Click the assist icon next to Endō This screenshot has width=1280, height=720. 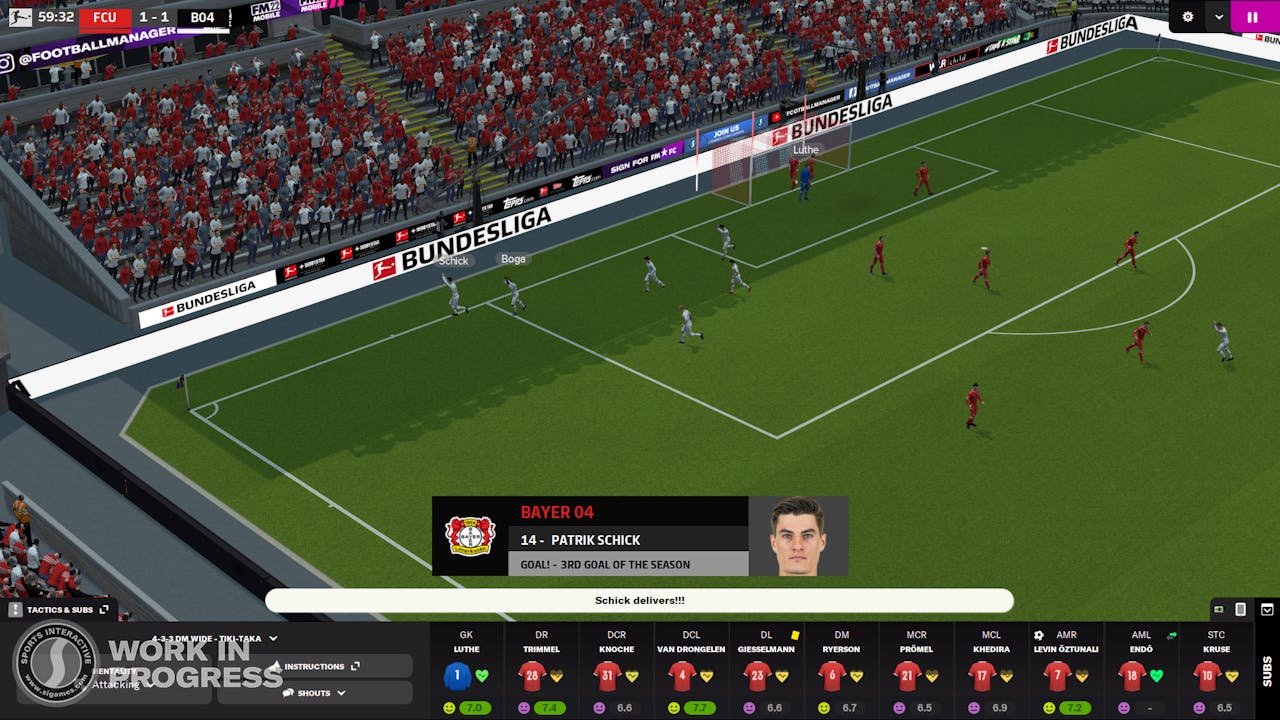[x=1172, y=635]
